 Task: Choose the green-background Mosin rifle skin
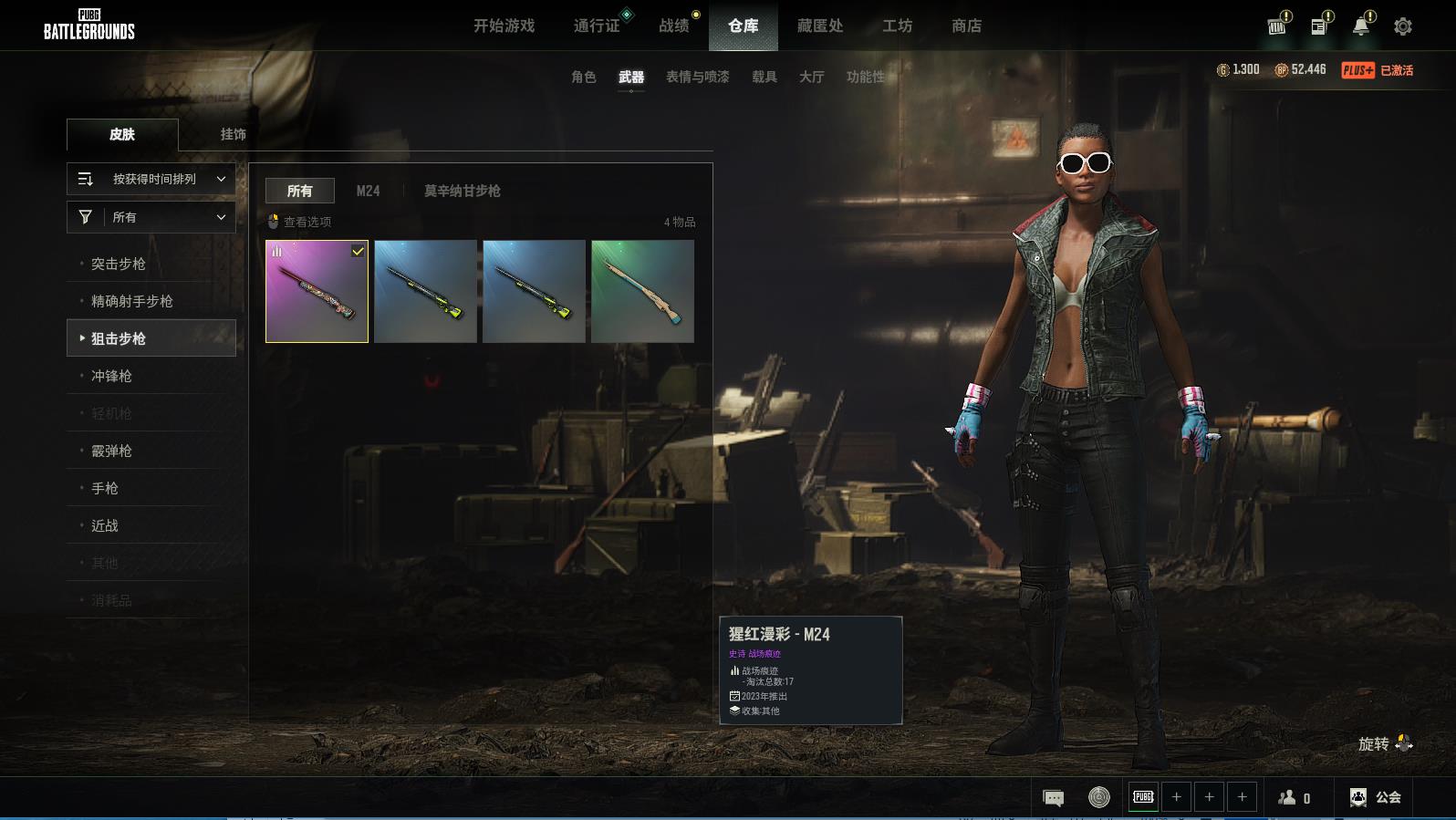pos(642,291)
